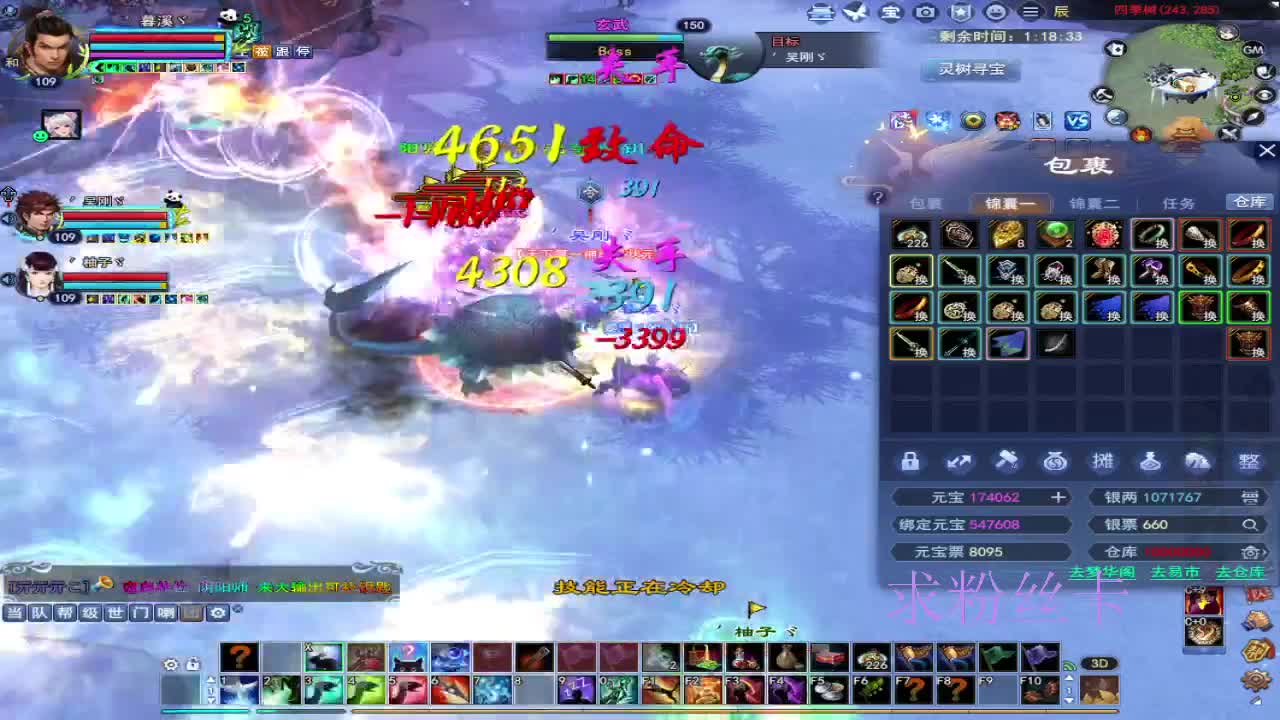This screenshot has height=720, width=1280.
Task: Click the 宝 treasure icon in the top toolbar
Action: (890, 13)
